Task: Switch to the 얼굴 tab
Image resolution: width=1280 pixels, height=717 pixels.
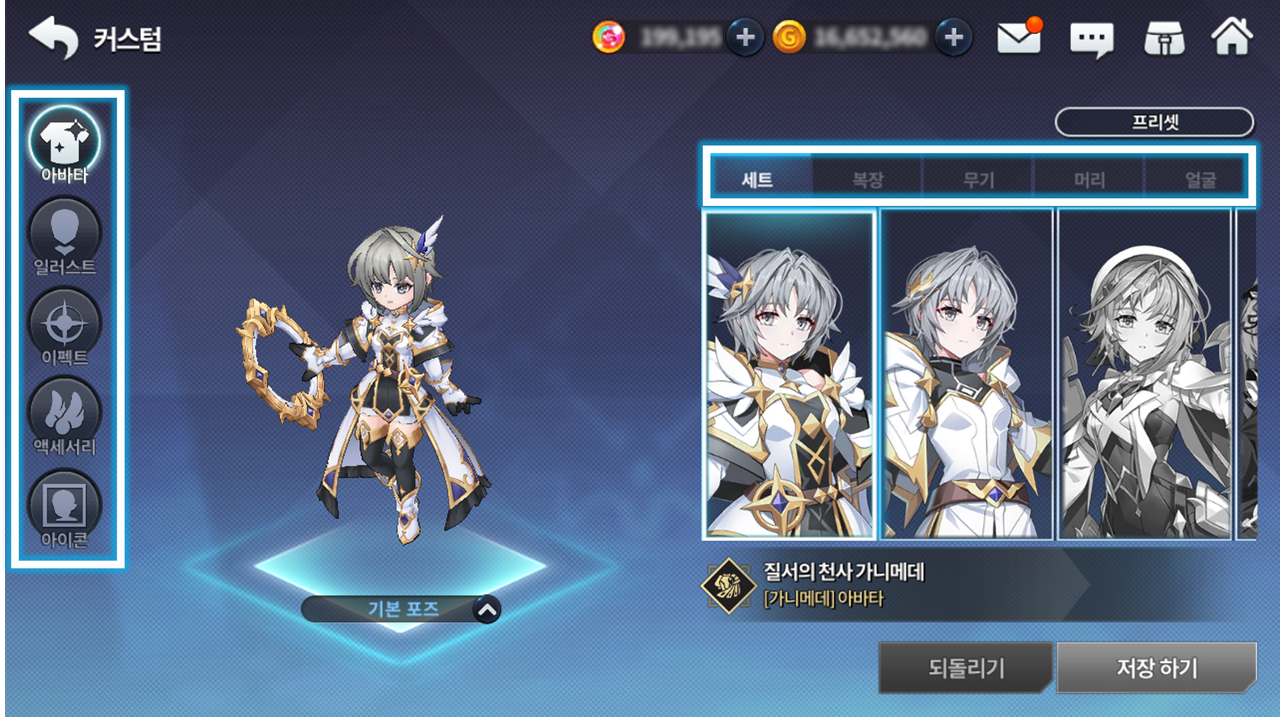Action: (1199, 181)
